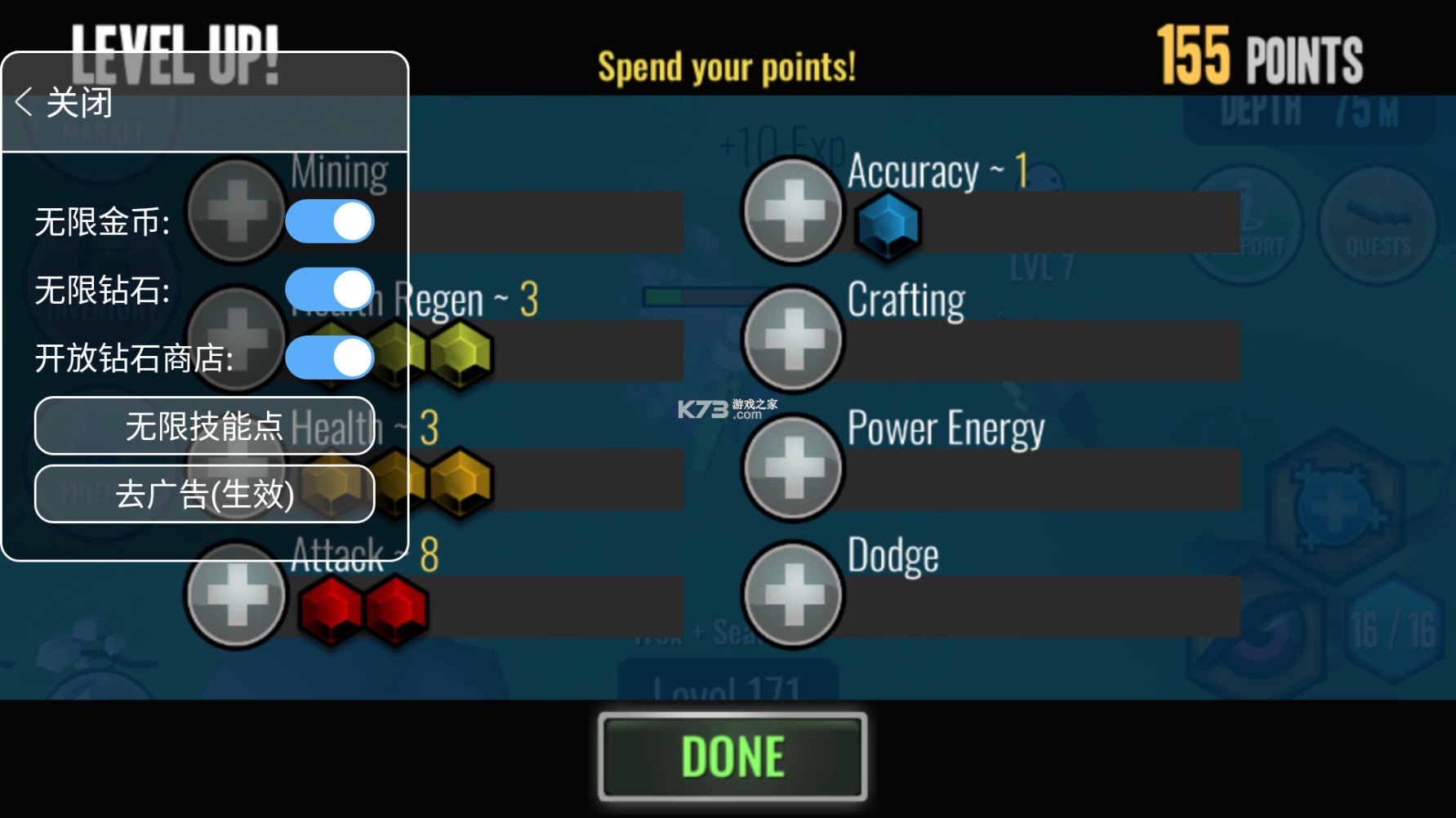Increase the Power Energy stat
The width and height of the screenshot is (1456, 818).
coord(792,467)
